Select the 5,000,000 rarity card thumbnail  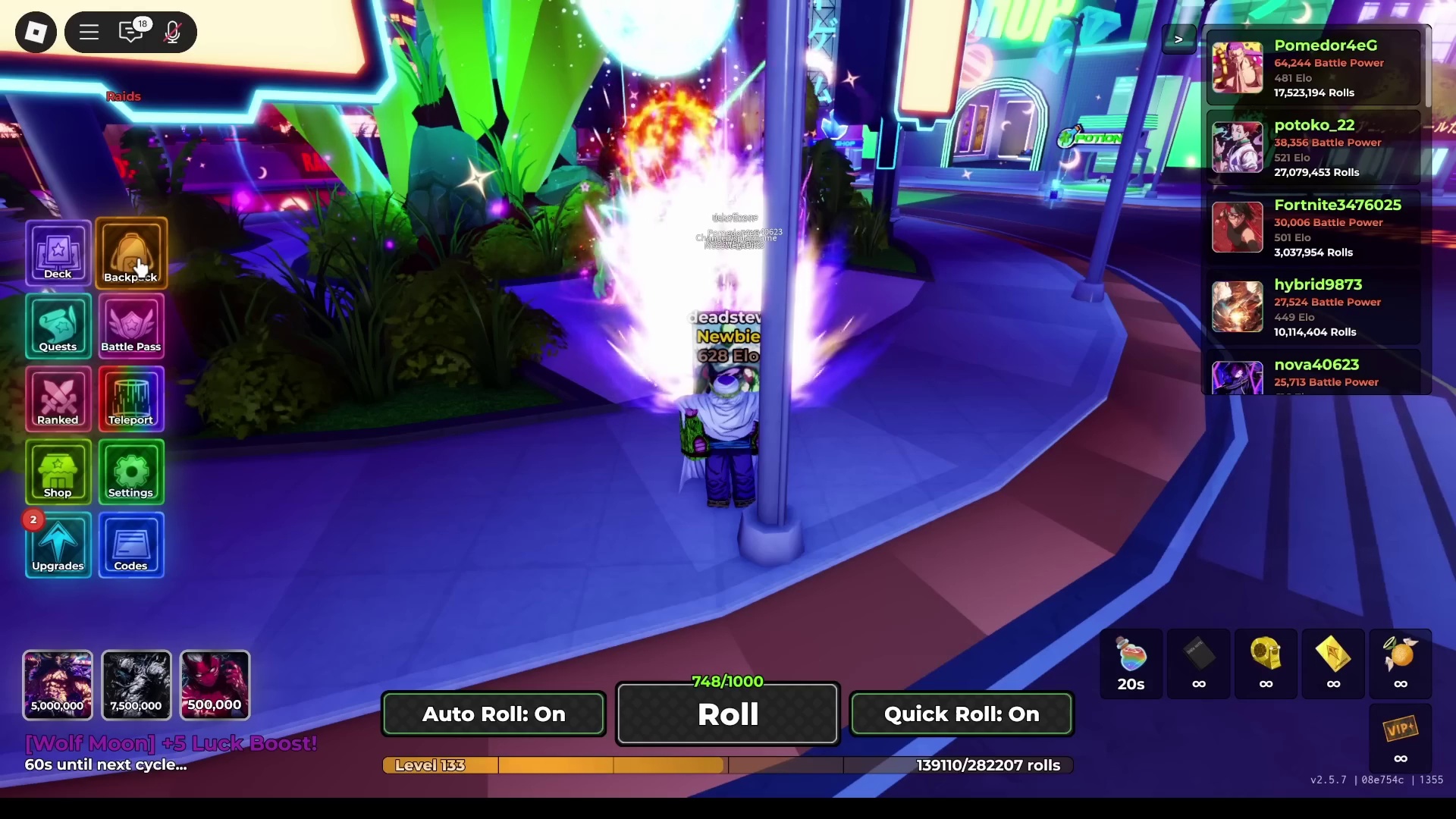click(x=58, y=685)
